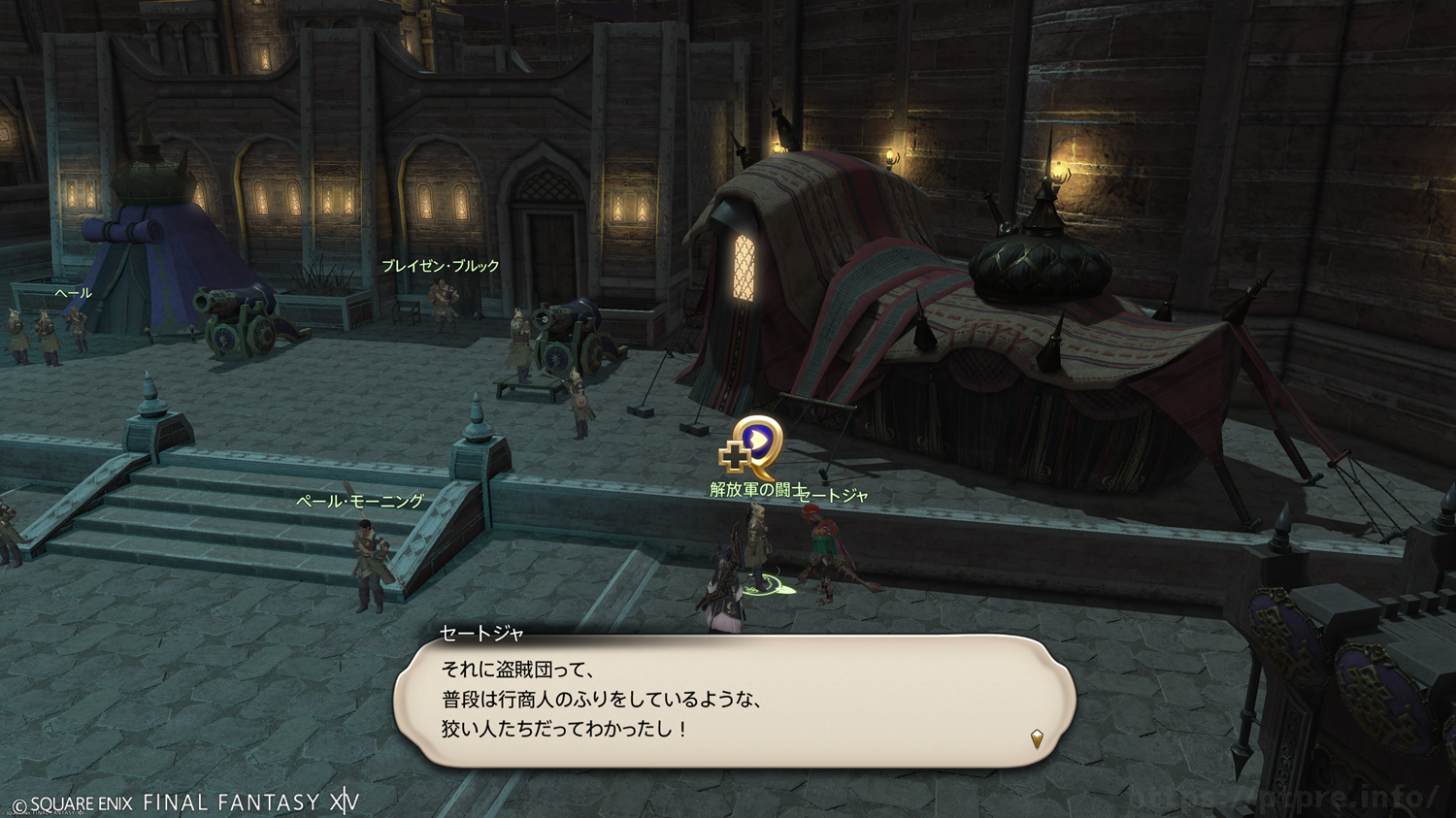Click Setoja's dialogue speech box
This screenshot has height=818, width=1456.
point(734,701)
